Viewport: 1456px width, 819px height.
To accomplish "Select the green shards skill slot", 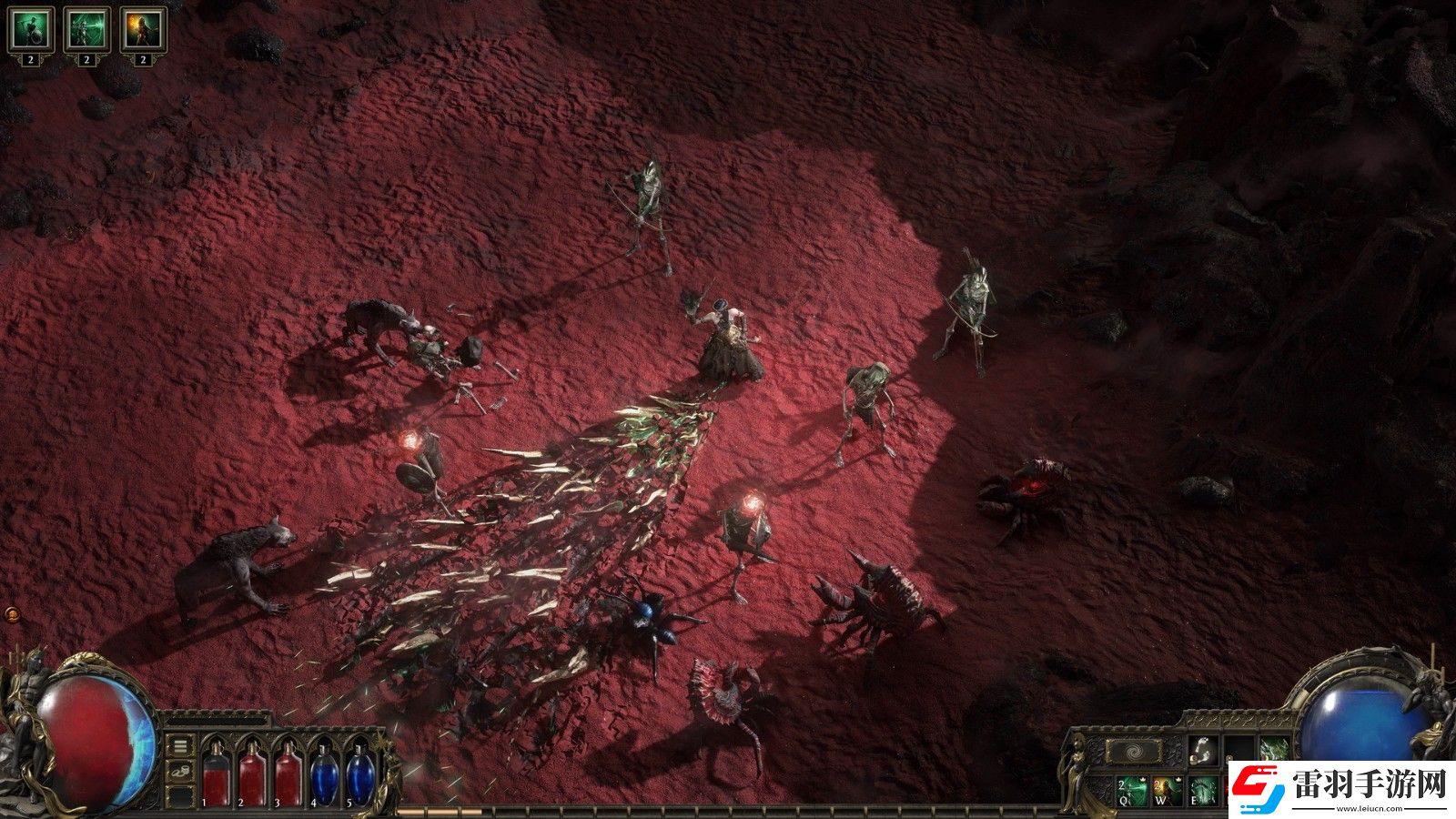I will click(x=1273, y=750).
